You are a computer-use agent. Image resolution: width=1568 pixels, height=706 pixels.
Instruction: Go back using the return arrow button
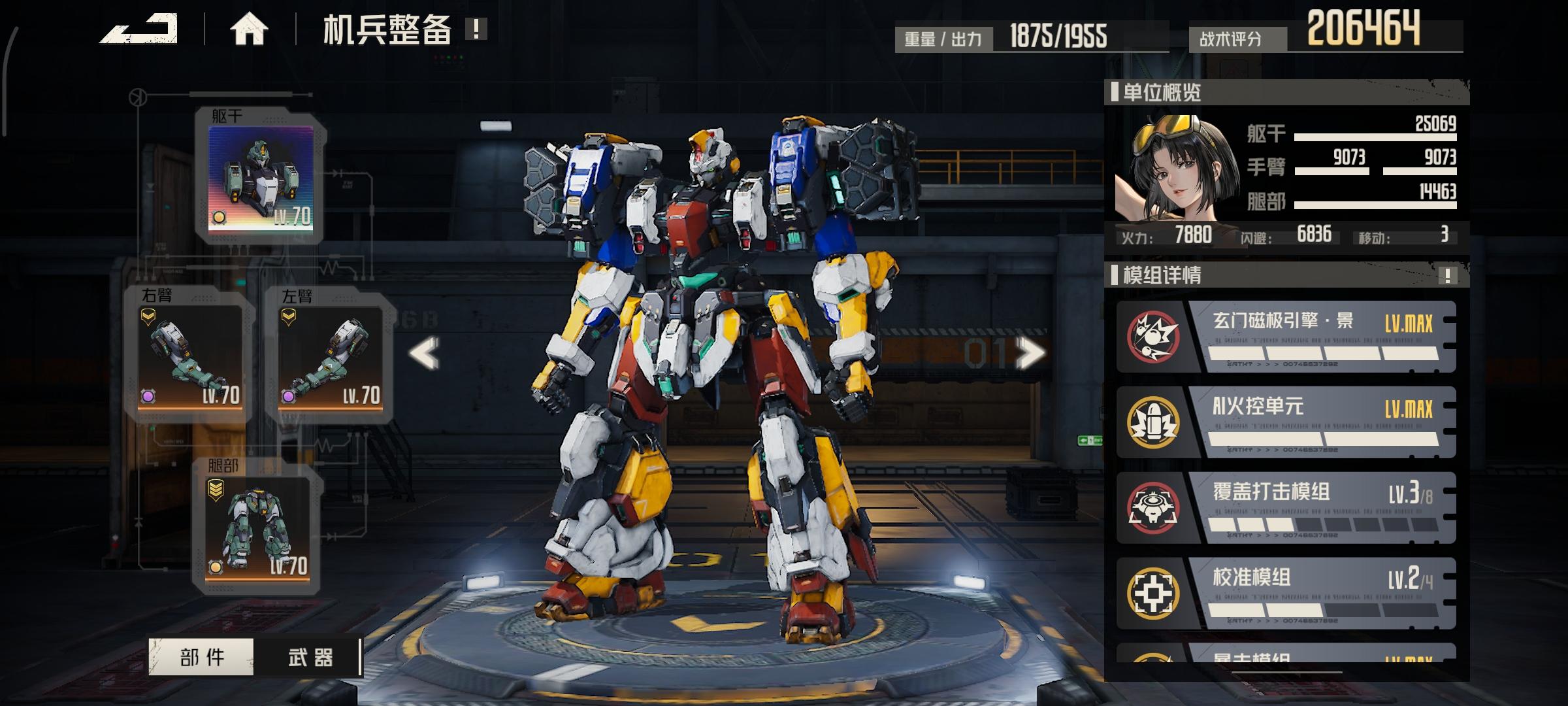click(139, 29)
